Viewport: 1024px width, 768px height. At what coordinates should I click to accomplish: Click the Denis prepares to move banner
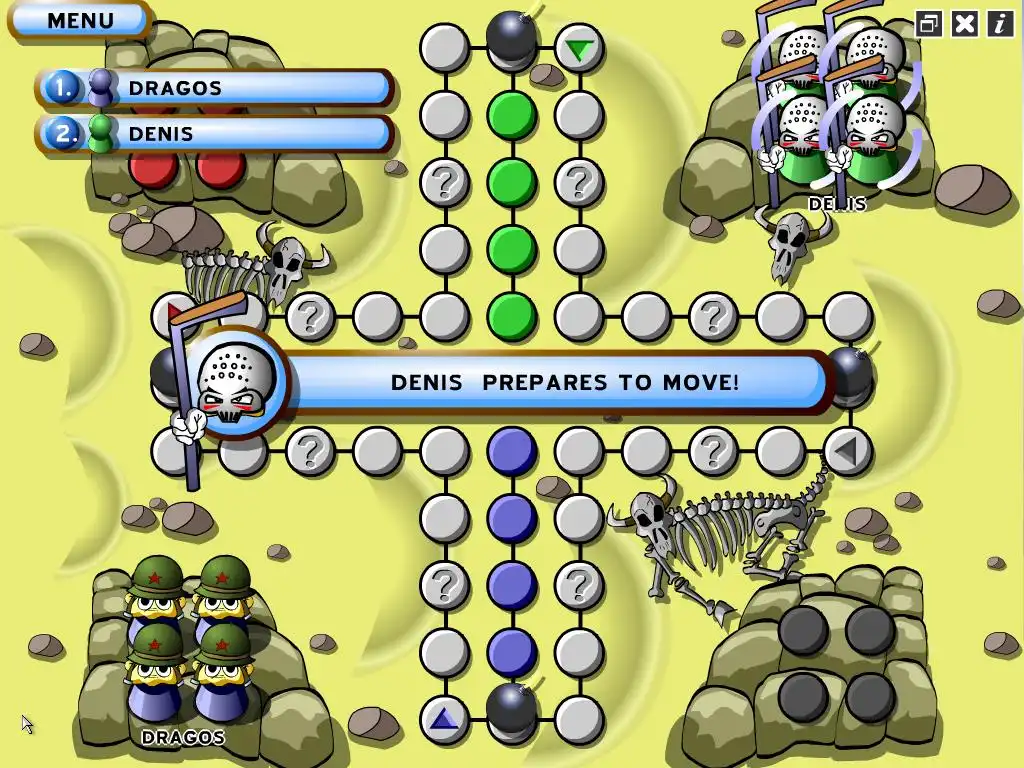coord(564,382)
